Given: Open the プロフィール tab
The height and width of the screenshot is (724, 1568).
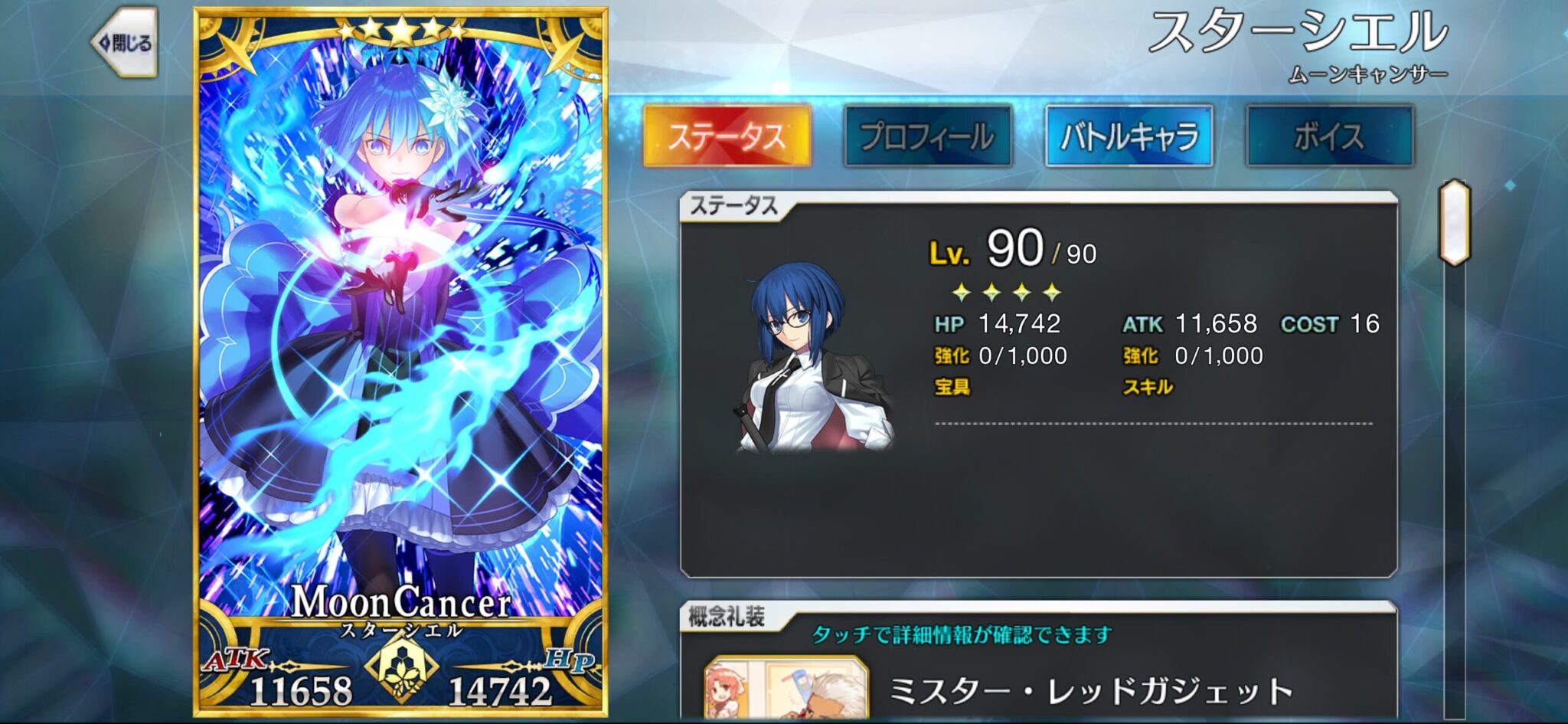Looking at the screenshot, I should click(927, 137).
